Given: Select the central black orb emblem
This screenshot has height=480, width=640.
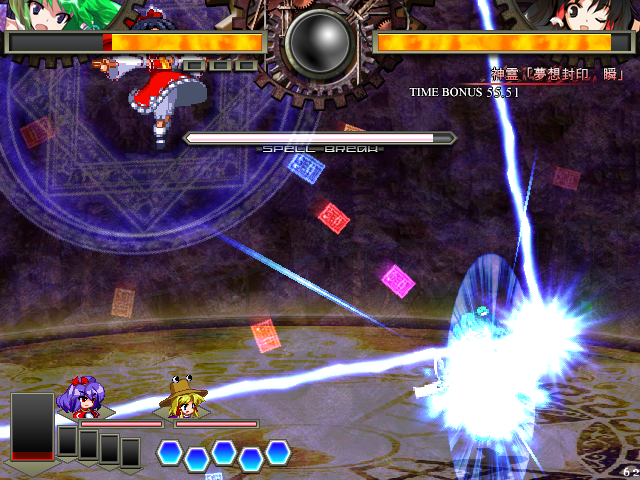Looking at the screenshot, I should pos(319,44).
